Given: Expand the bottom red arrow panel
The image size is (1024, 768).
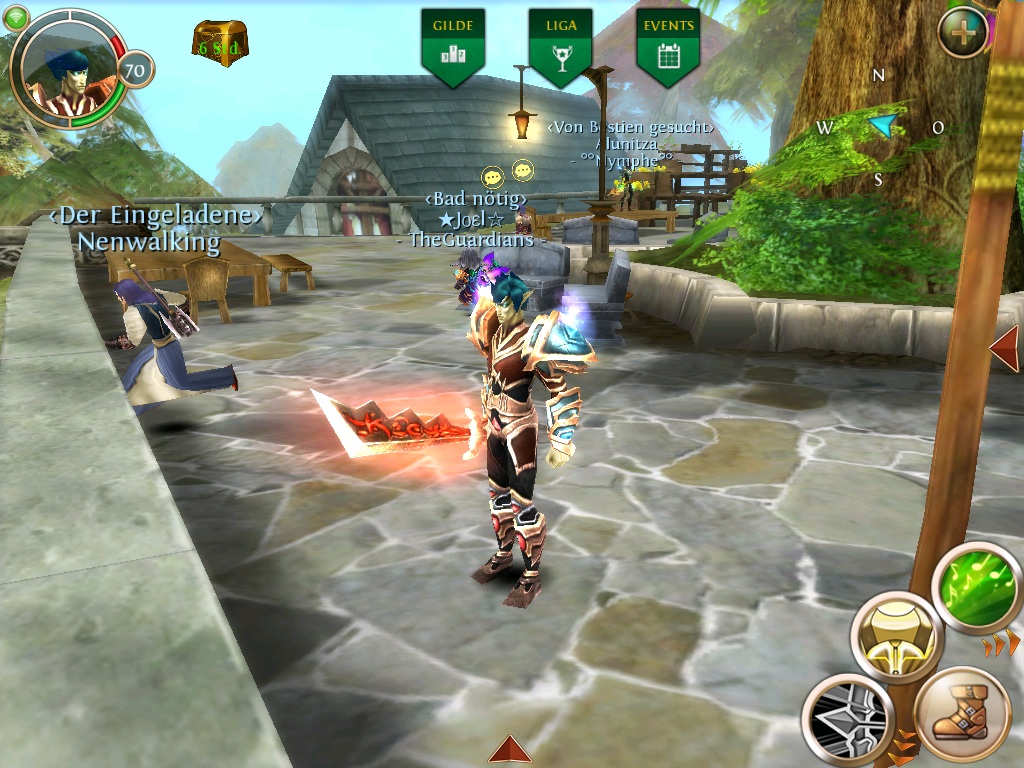Looking at the screenshot, I should 510,750.
